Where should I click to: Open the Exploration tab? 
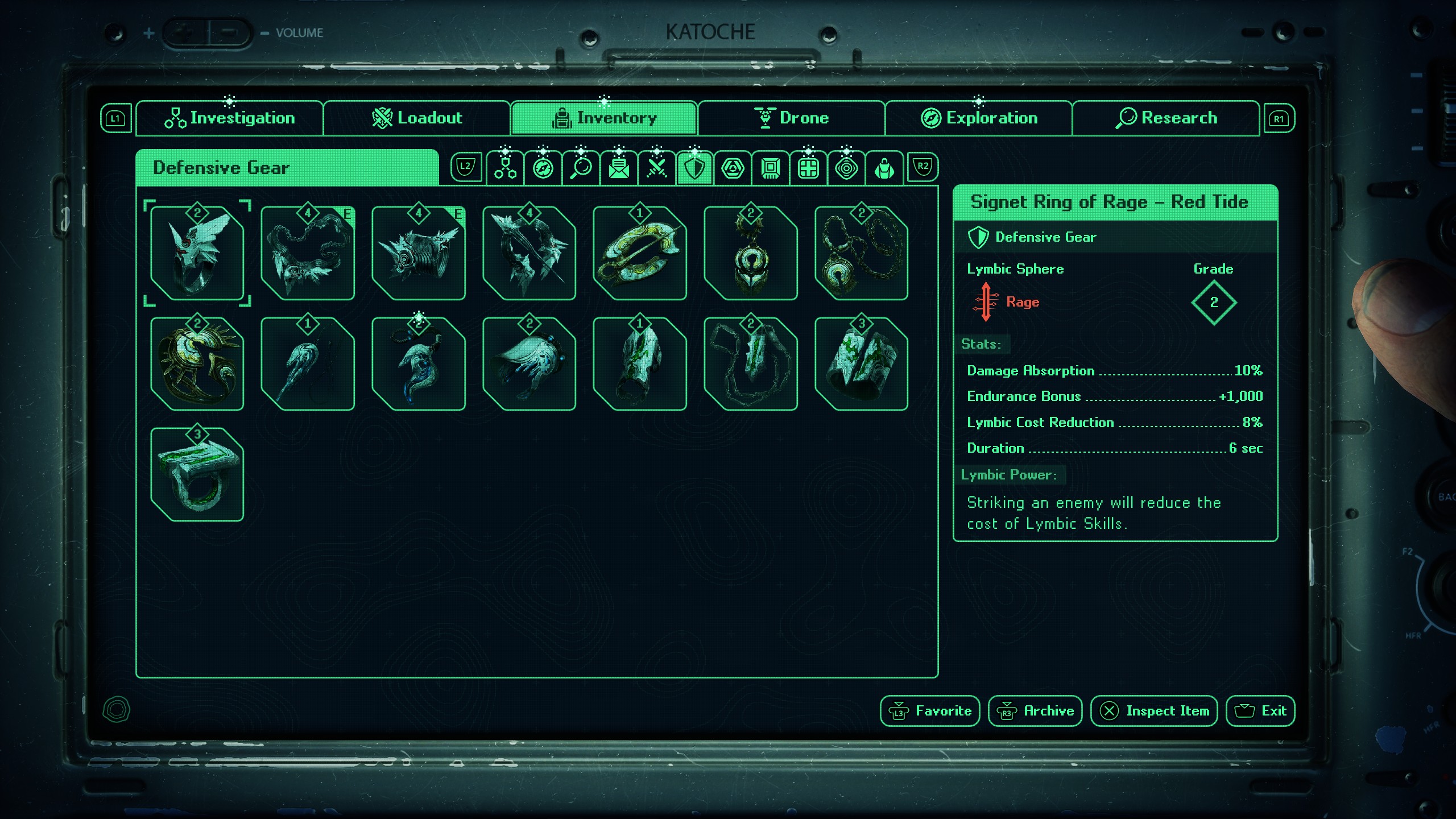pyautogui.click(x=979, y=118)
